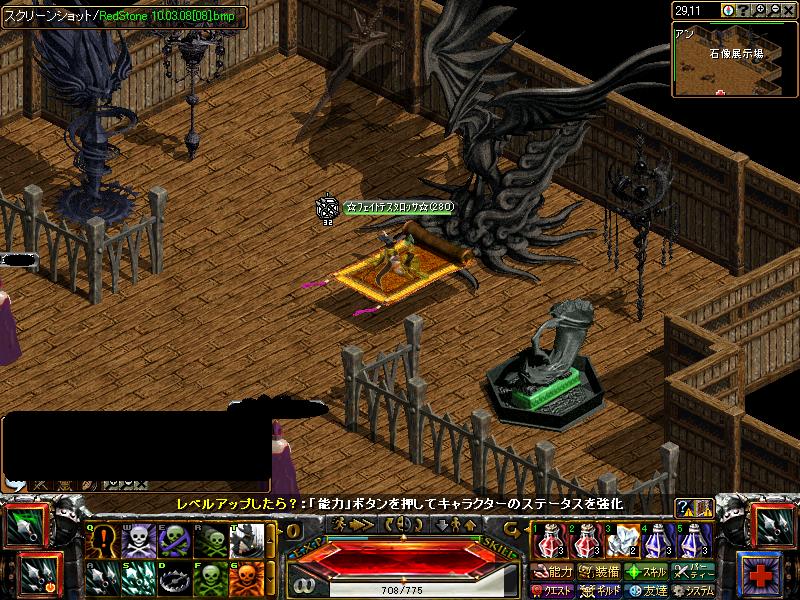Zoom out the minimap with the minus magnifier

(774, 10)
